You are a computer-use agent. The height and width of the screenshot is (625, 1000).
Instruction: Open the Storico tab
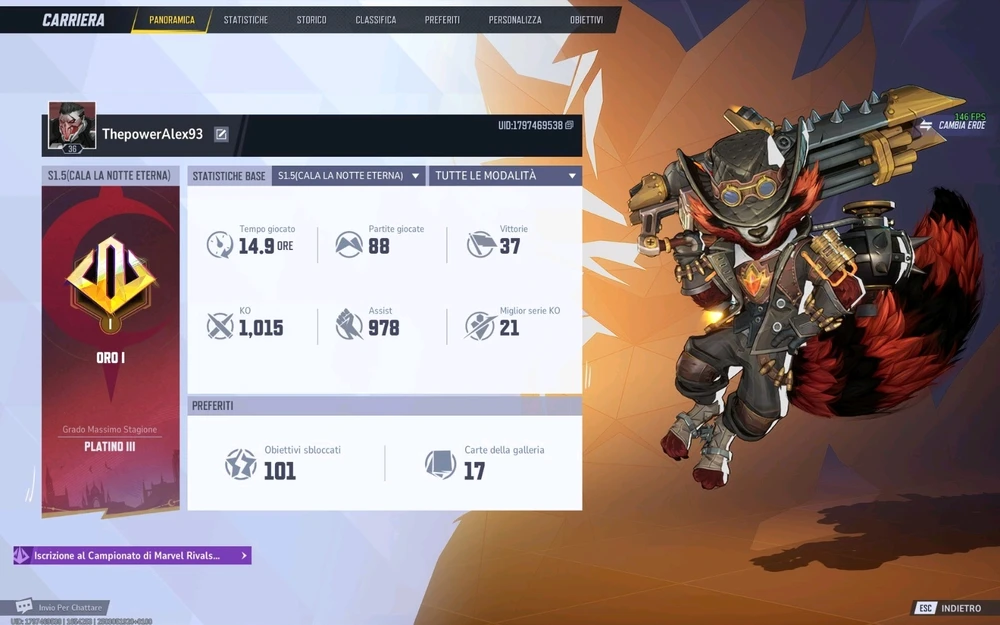pos(311,20)
